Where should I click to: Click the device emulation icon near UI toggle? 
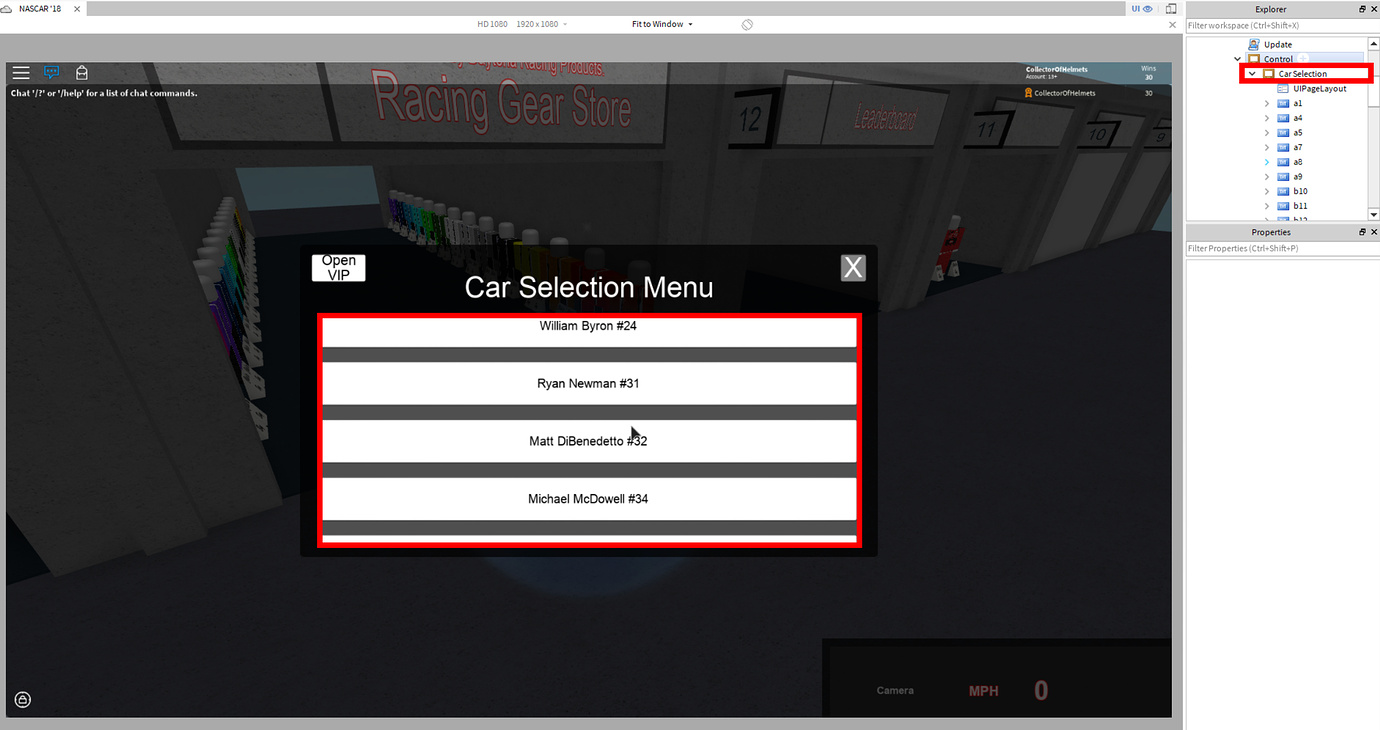pos(1170,9)
